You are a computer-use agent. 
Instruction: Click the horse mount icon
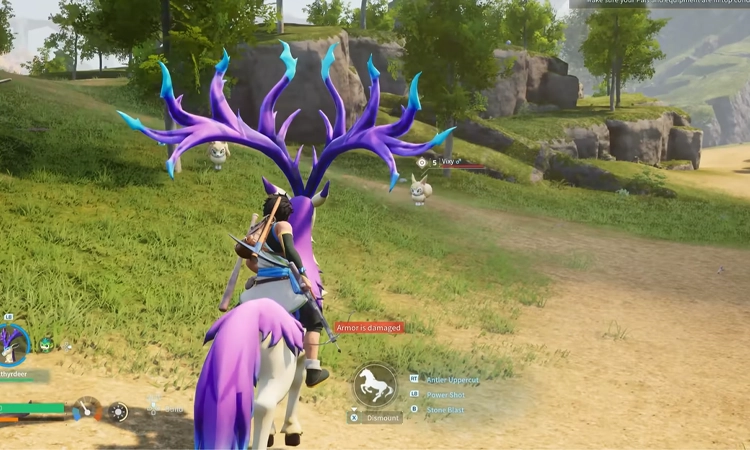coord(375,385)
